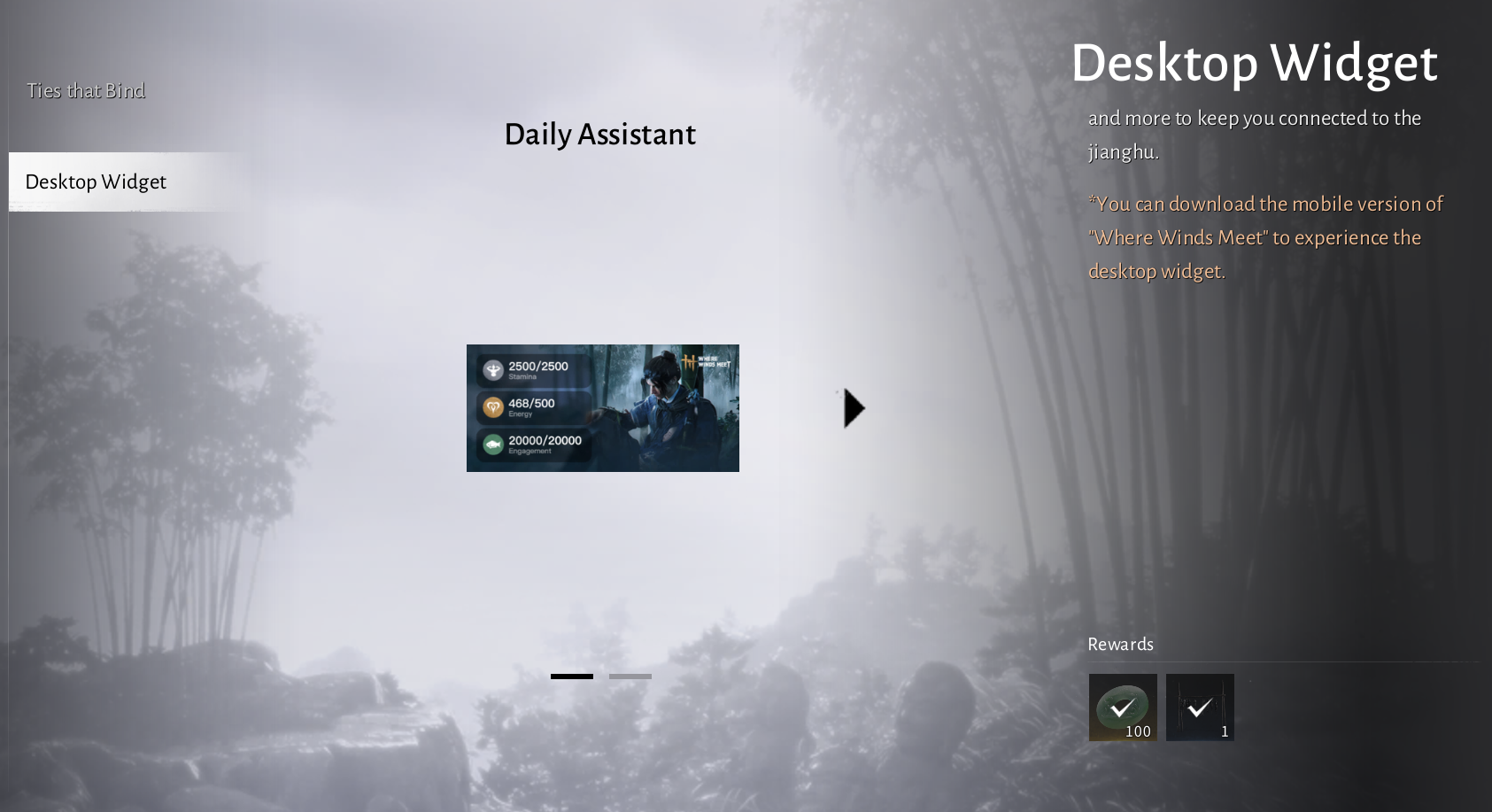Click the Where Winds Meet download notice text

(x=1265, y=237)
